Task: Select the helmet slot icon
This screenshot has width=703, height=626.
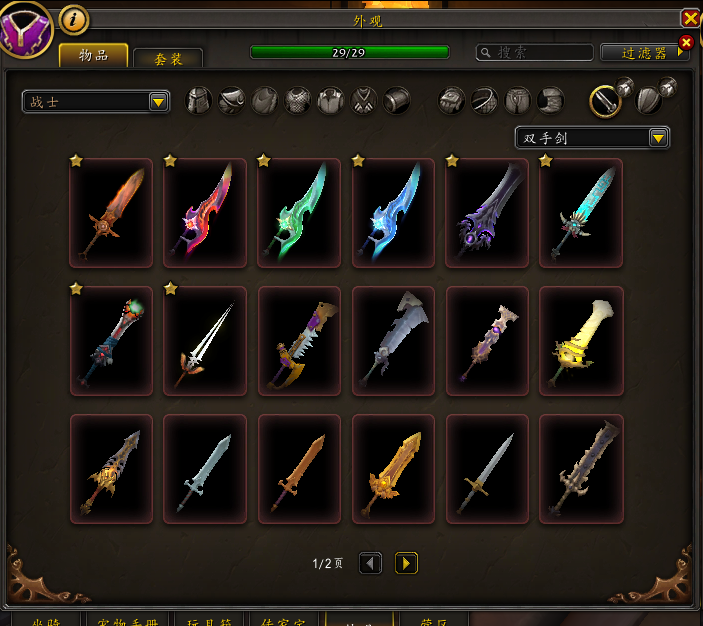Action: [200, 100]
